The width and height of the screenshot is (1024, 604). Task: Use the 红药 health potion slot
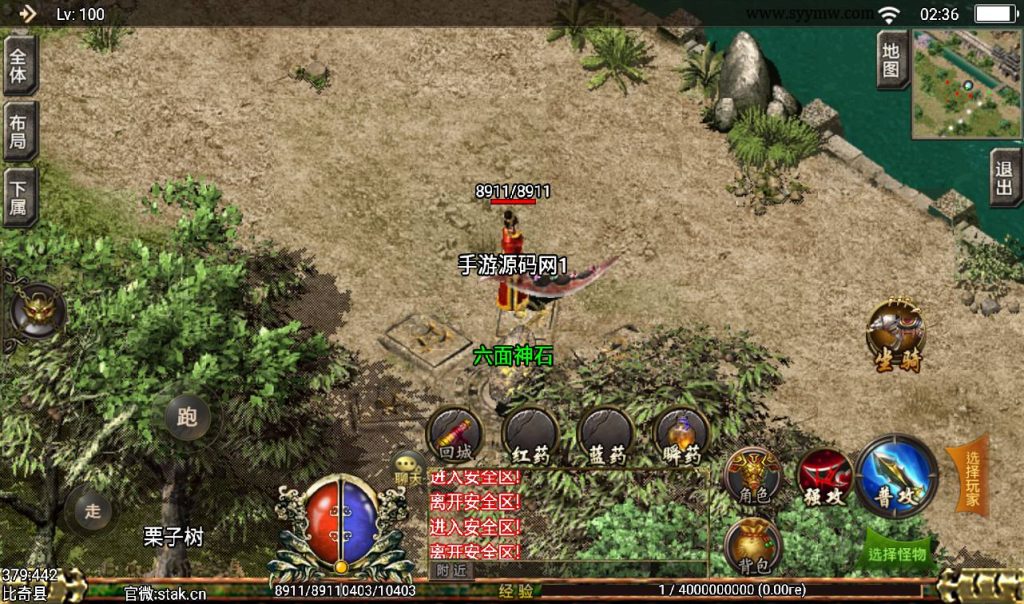point(530,436)
